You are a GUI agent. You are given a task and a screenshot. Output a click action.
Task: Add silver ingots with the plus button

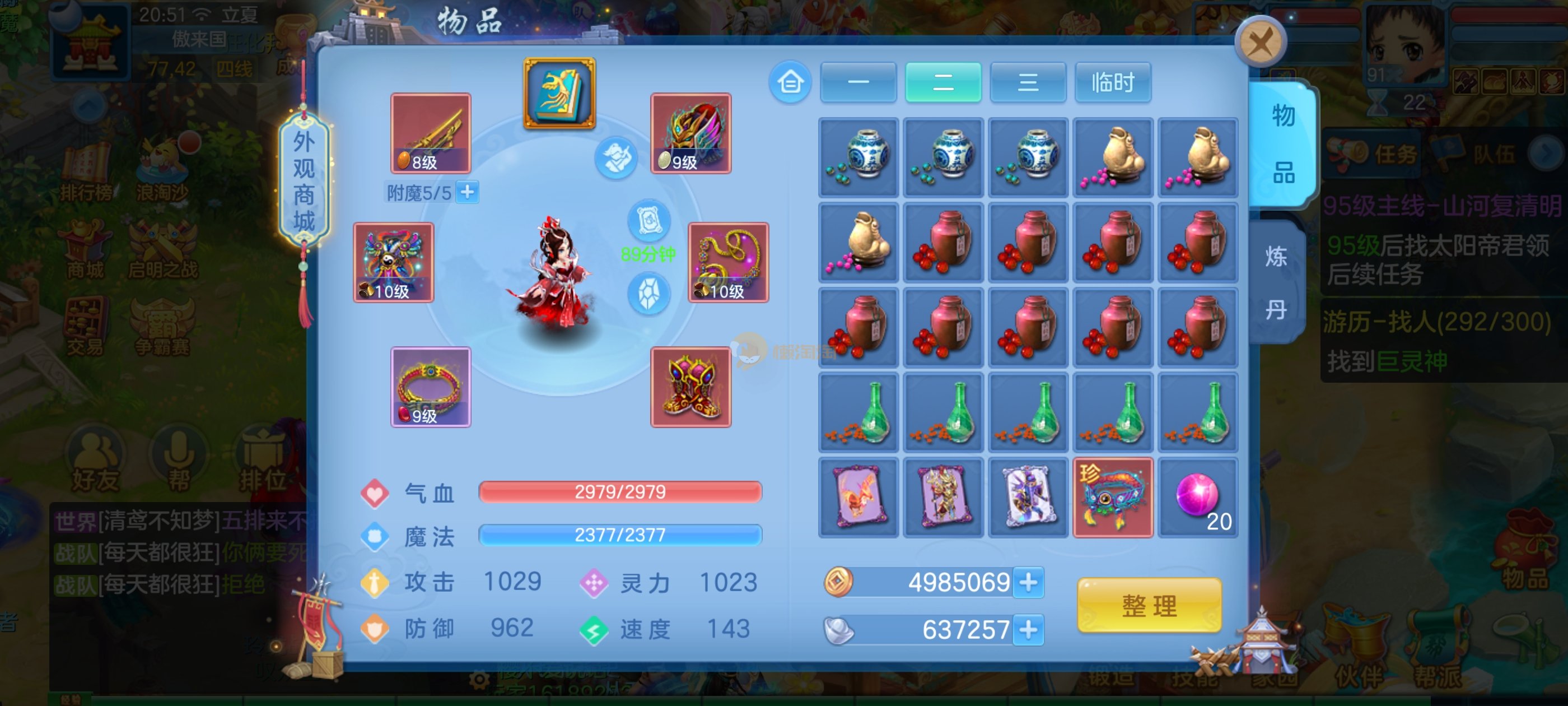pyautogui.click(x=1028, y=629)
